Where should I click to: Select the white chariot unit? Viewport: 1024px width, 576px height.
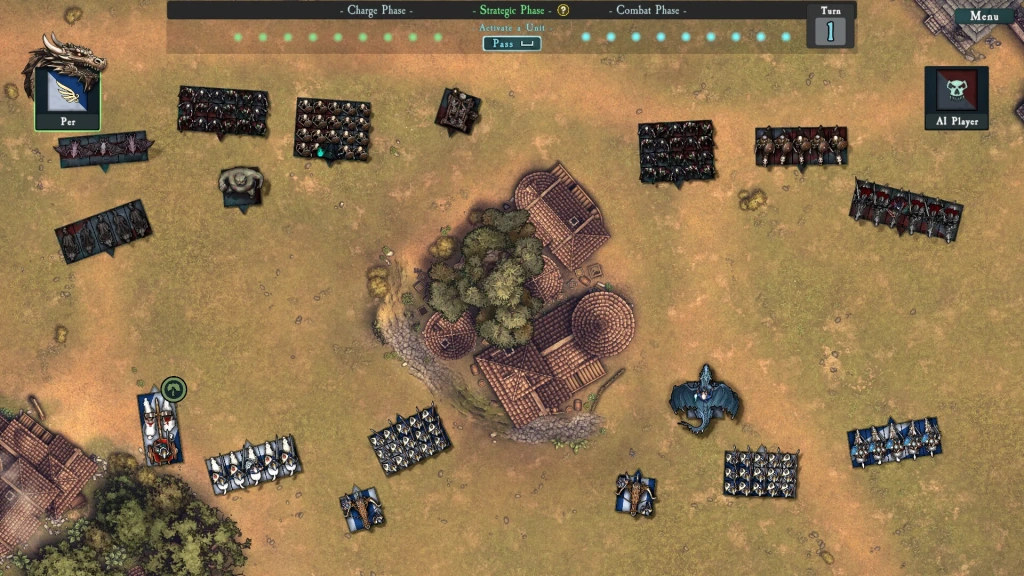coord(160,428)
